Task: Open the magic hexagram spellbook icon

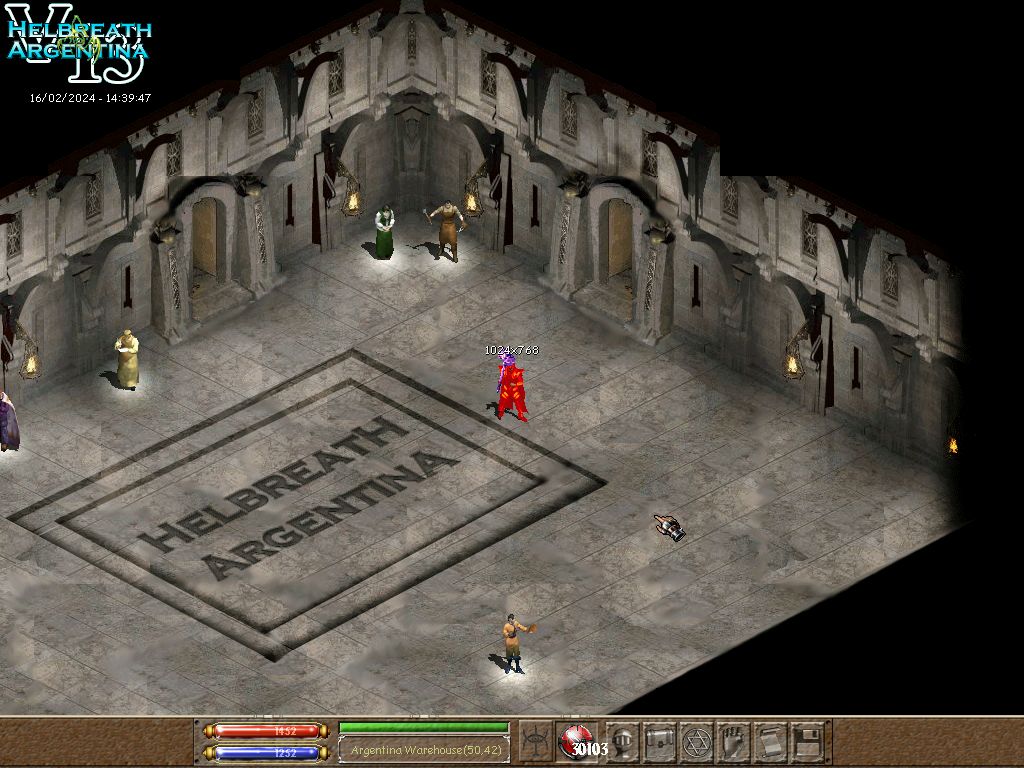Action: [697, 742]
